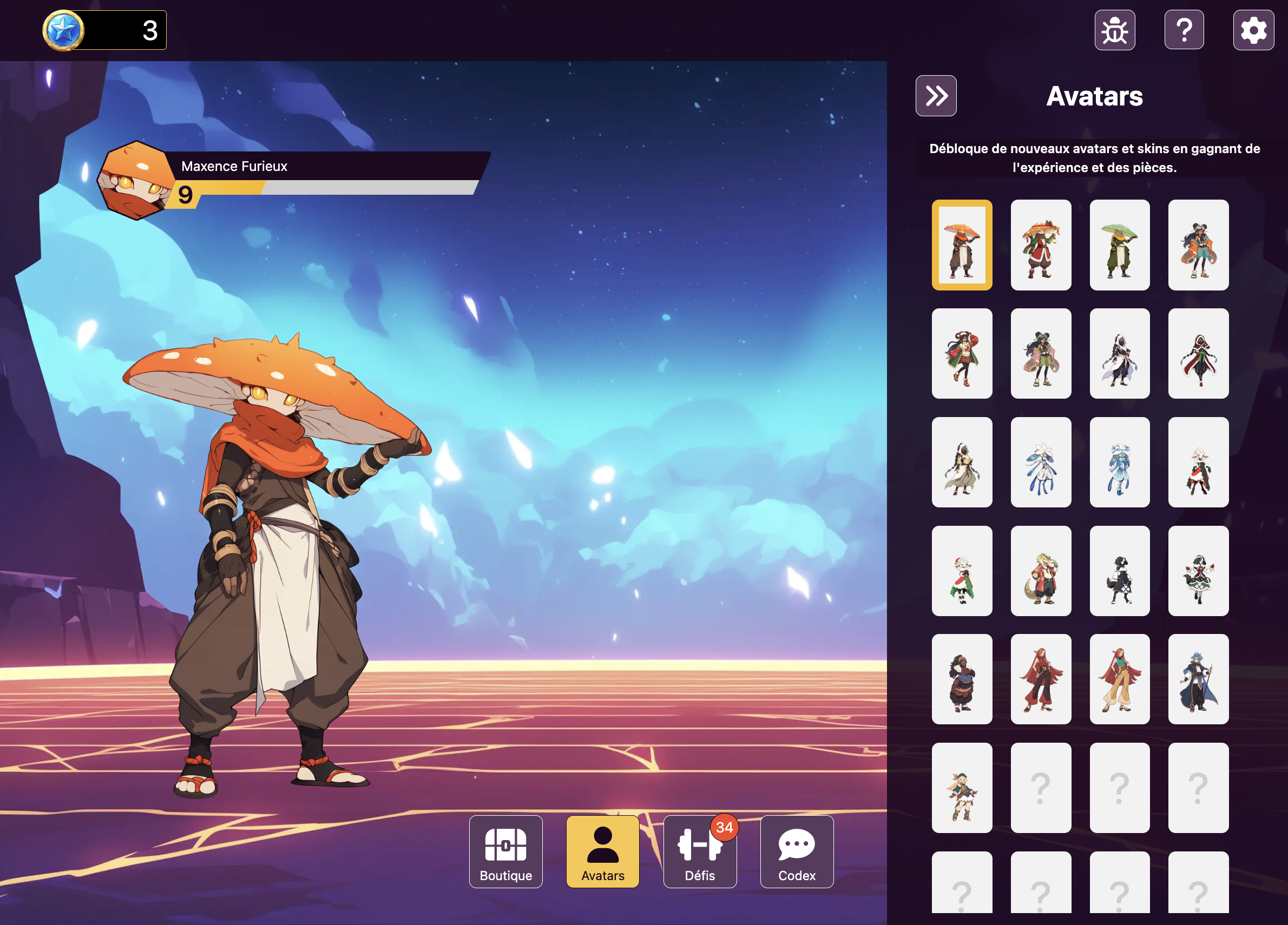
Task: Select the white-haired avatar in red and black
Action: [x=1198, y=463]
